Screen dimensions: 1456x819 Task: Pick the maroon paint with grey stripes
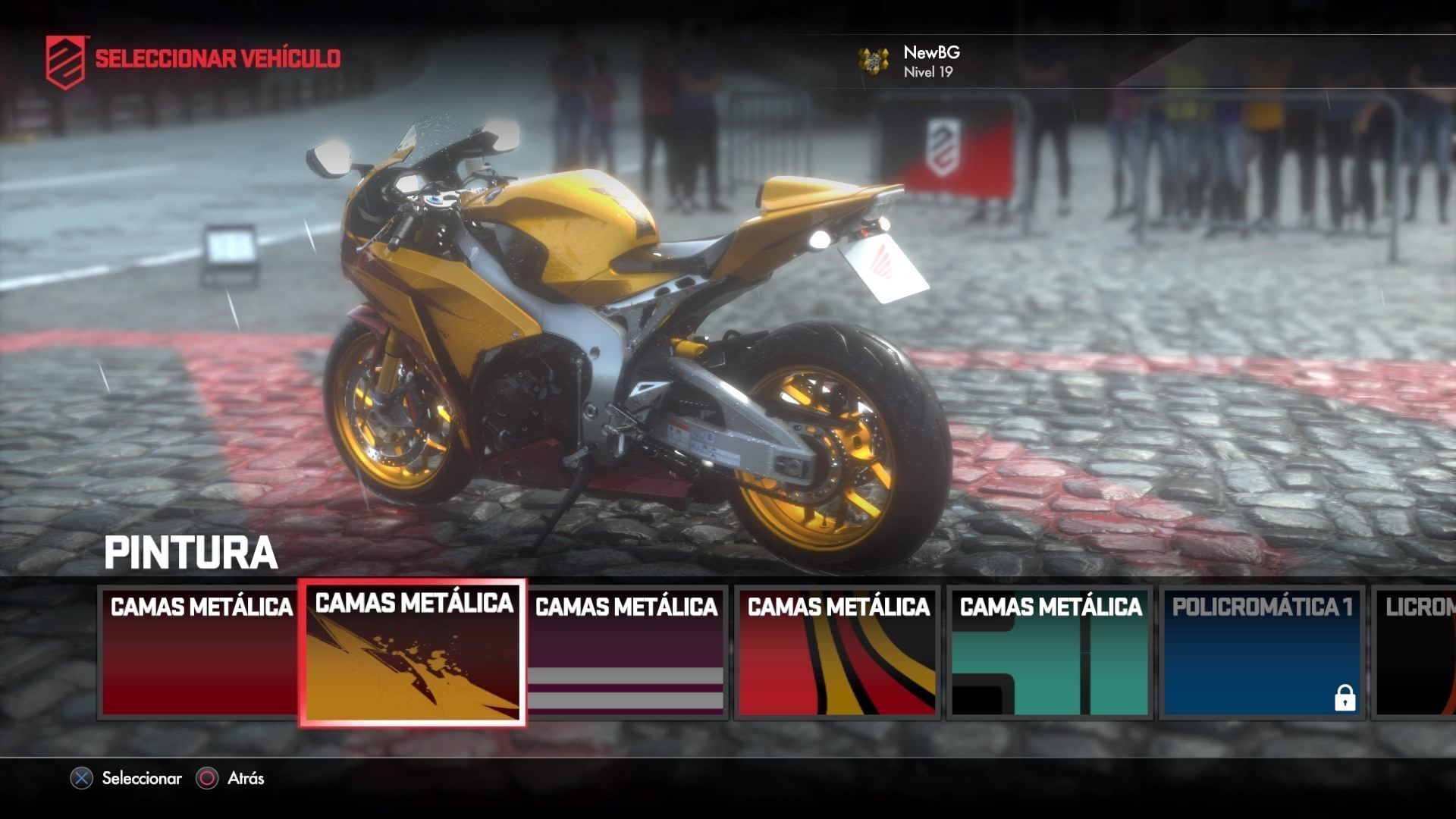[x=626, y=652]
